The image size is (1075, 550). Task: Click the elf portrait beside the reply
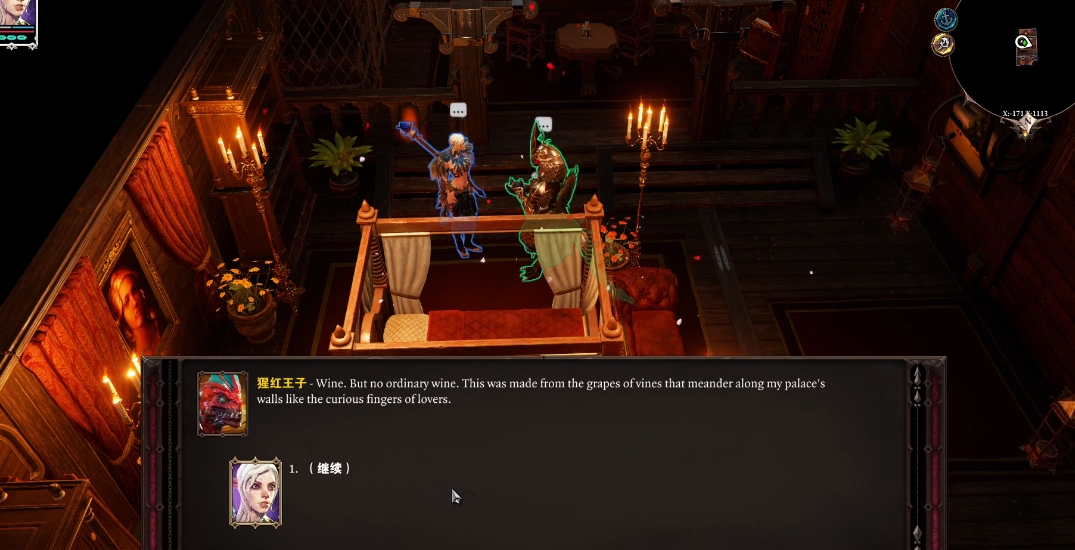point(255,492)
